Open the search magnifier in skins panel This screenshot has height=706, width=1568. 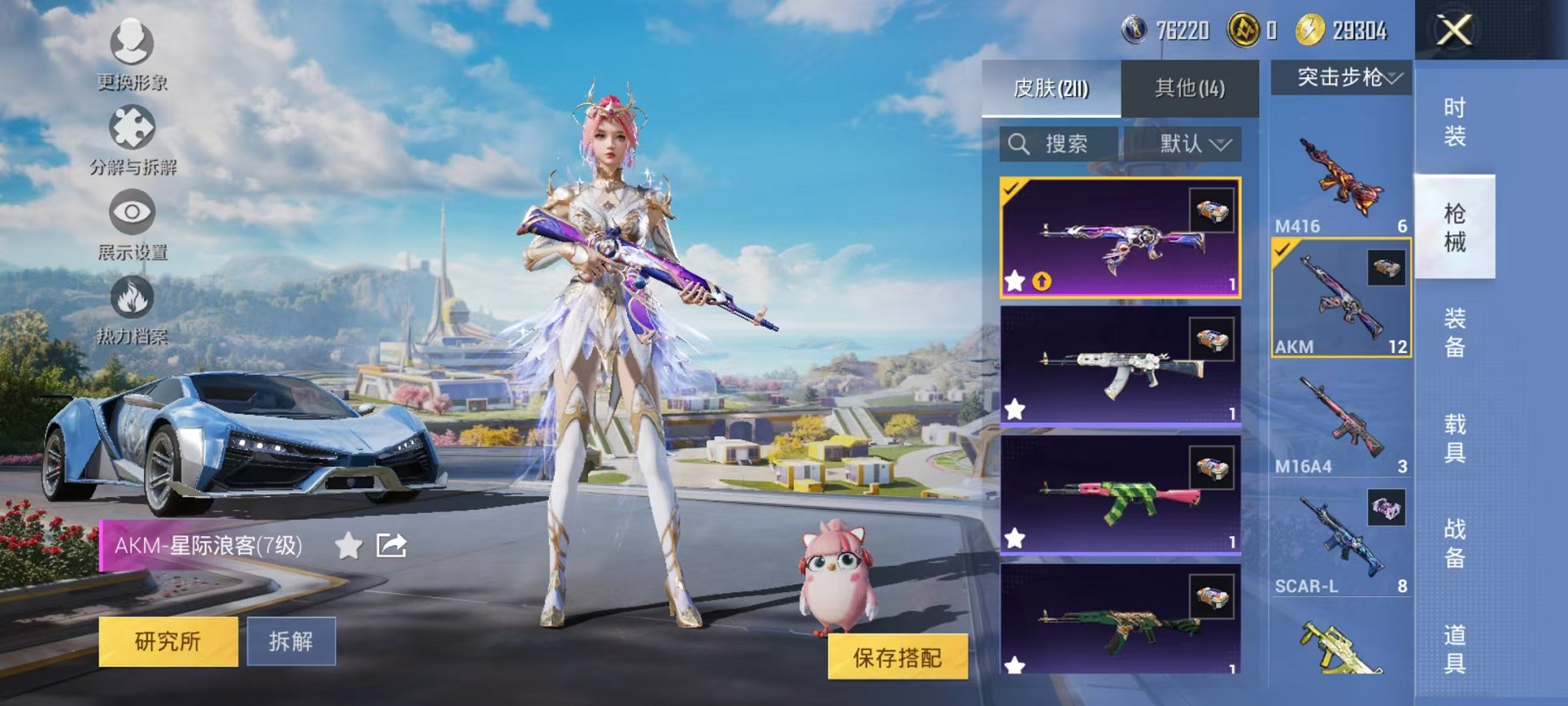tap(1020, 142)
